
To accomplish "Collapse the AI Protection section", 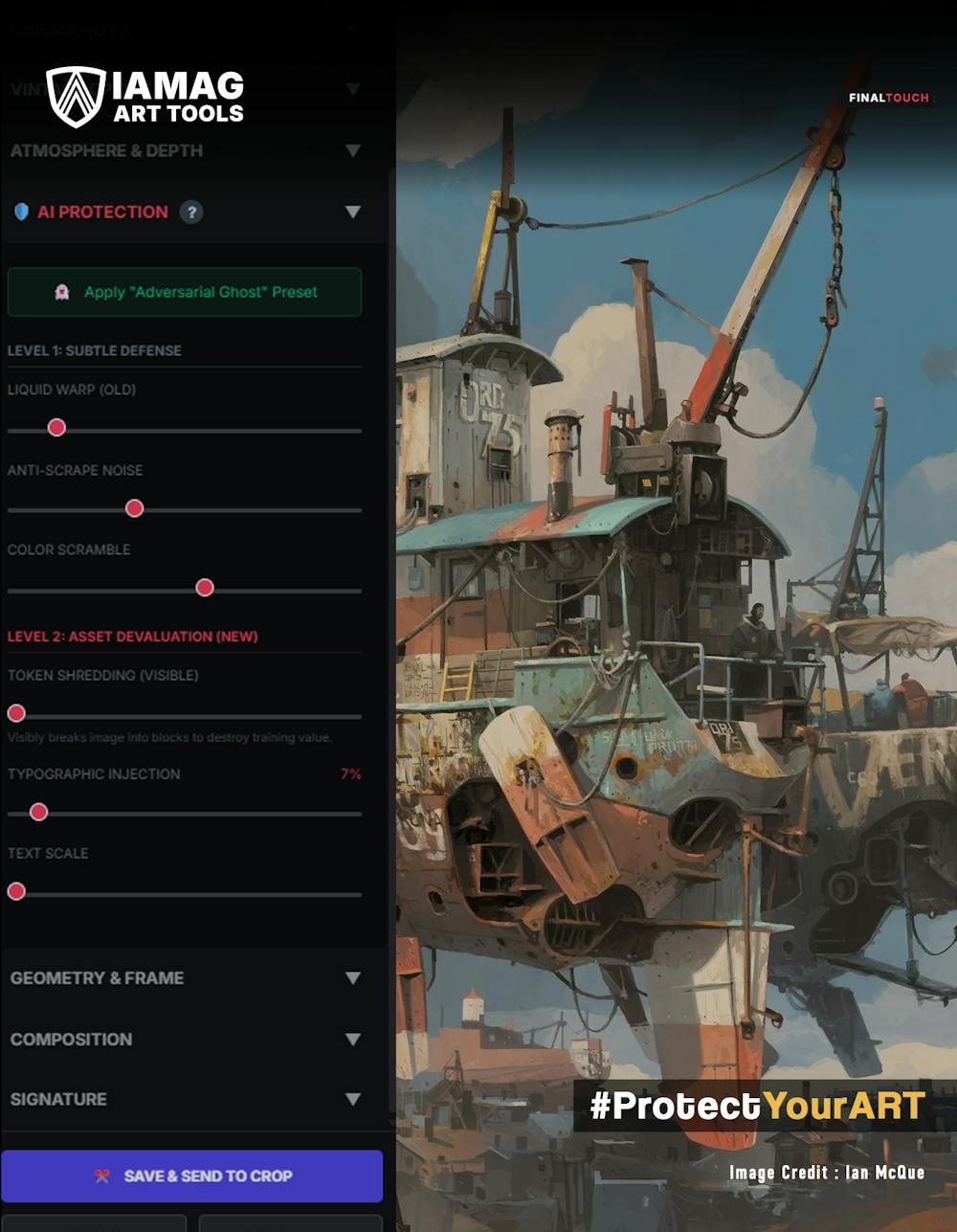I will [352, 213].
